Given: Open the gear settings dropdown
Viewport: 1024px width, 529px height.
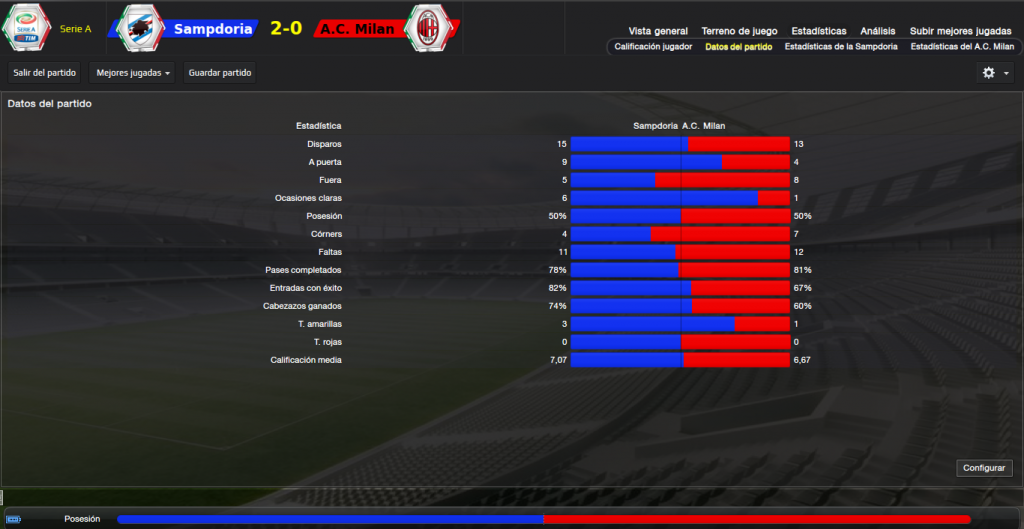Looking at the screenshot, I should (994, 73).
